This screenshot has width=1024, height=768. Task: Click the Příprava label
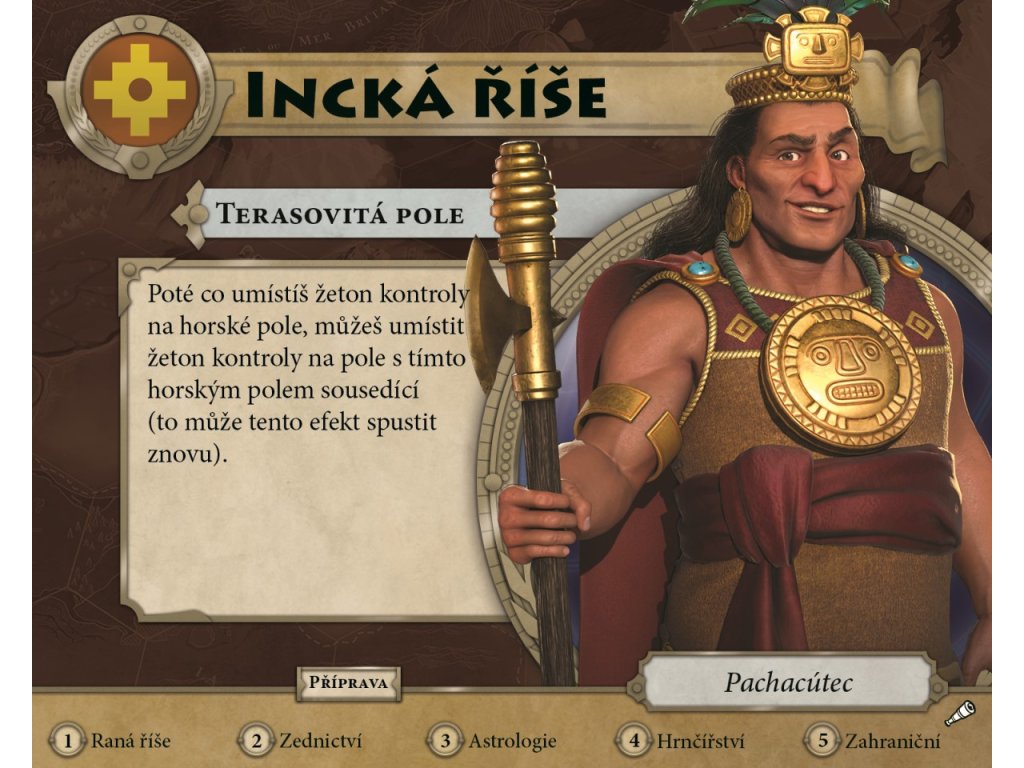(348, 684)
